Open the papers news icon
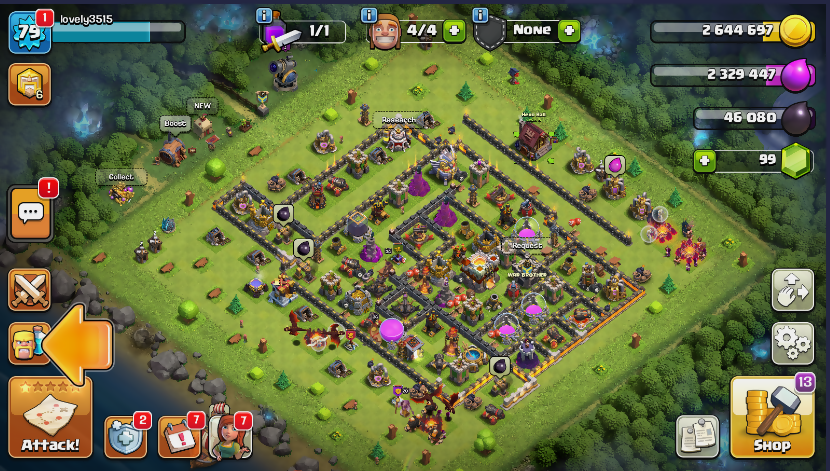 [x=697, y=436]
